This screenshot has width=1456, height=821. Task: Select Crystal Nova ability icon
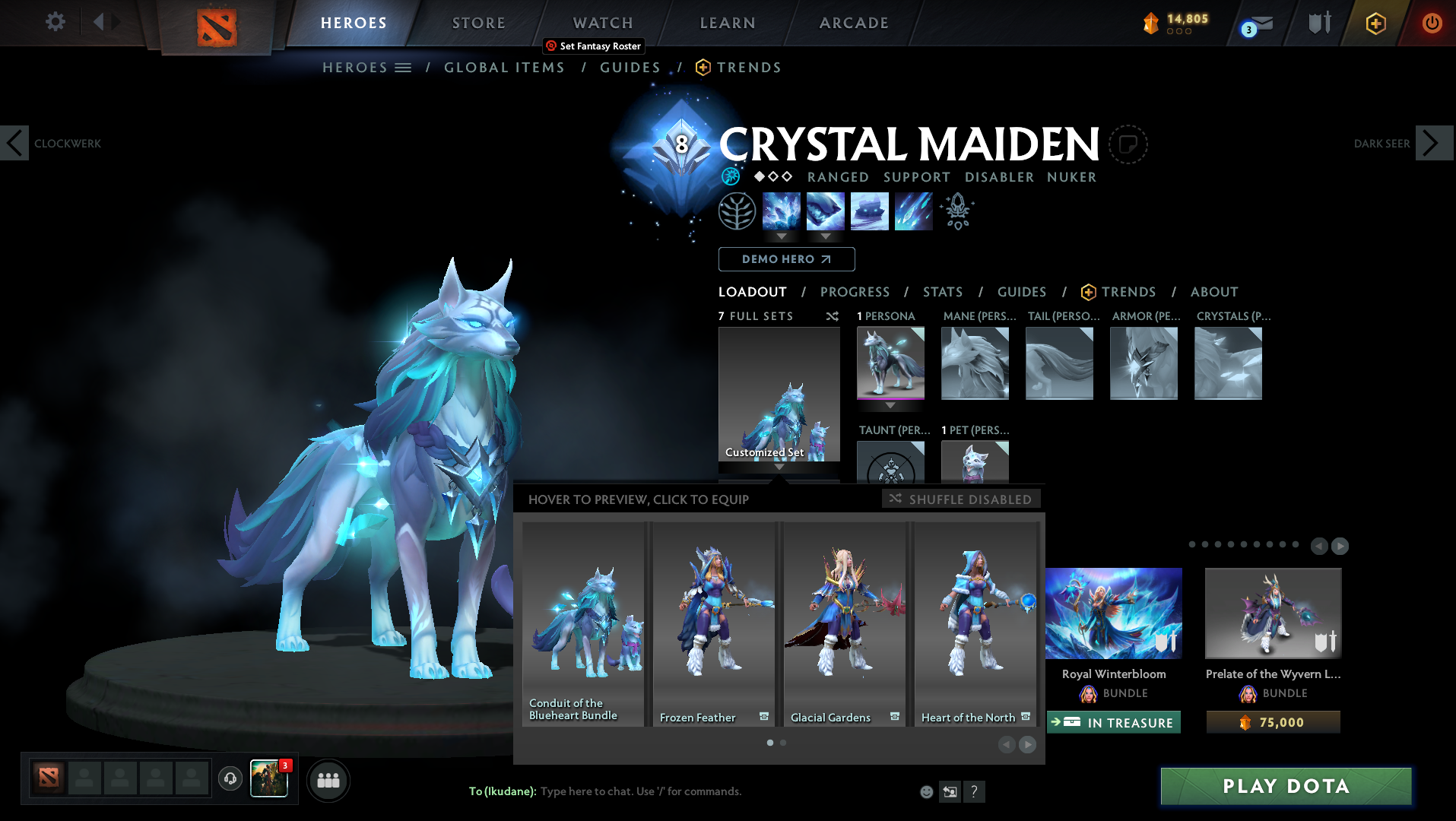tap(782, 211)
